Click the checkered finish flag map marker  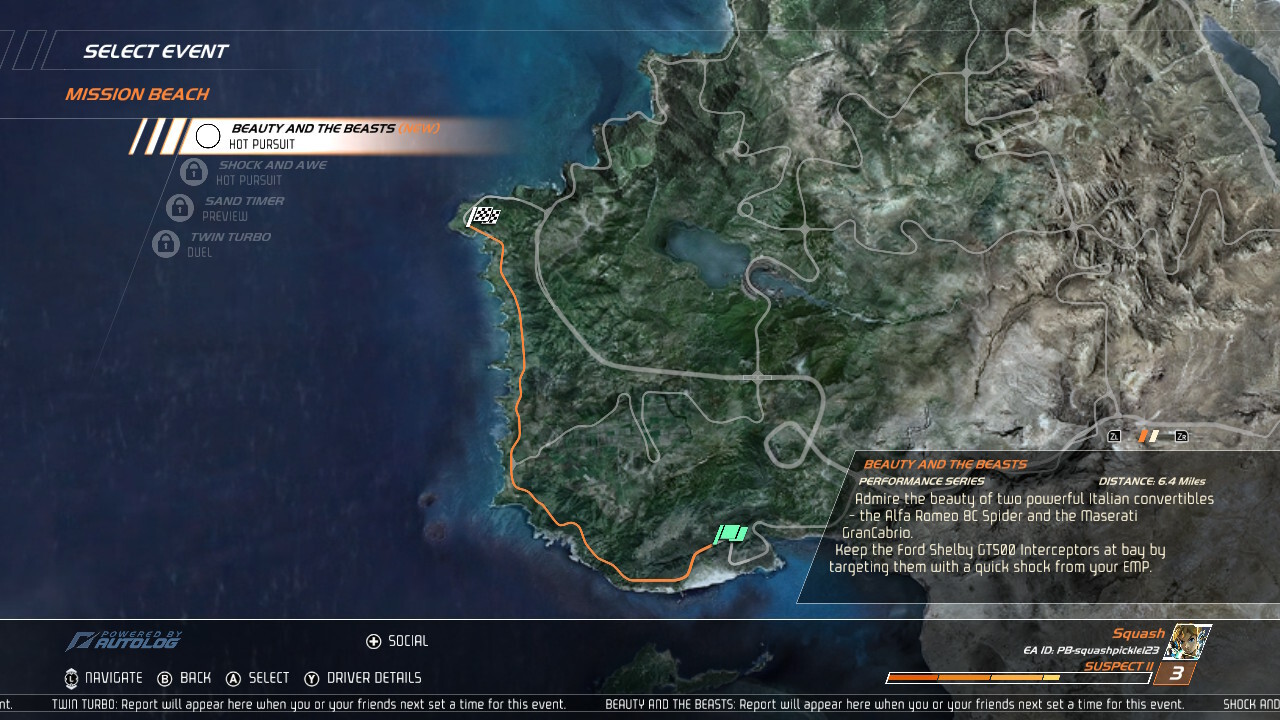(485, 215)
